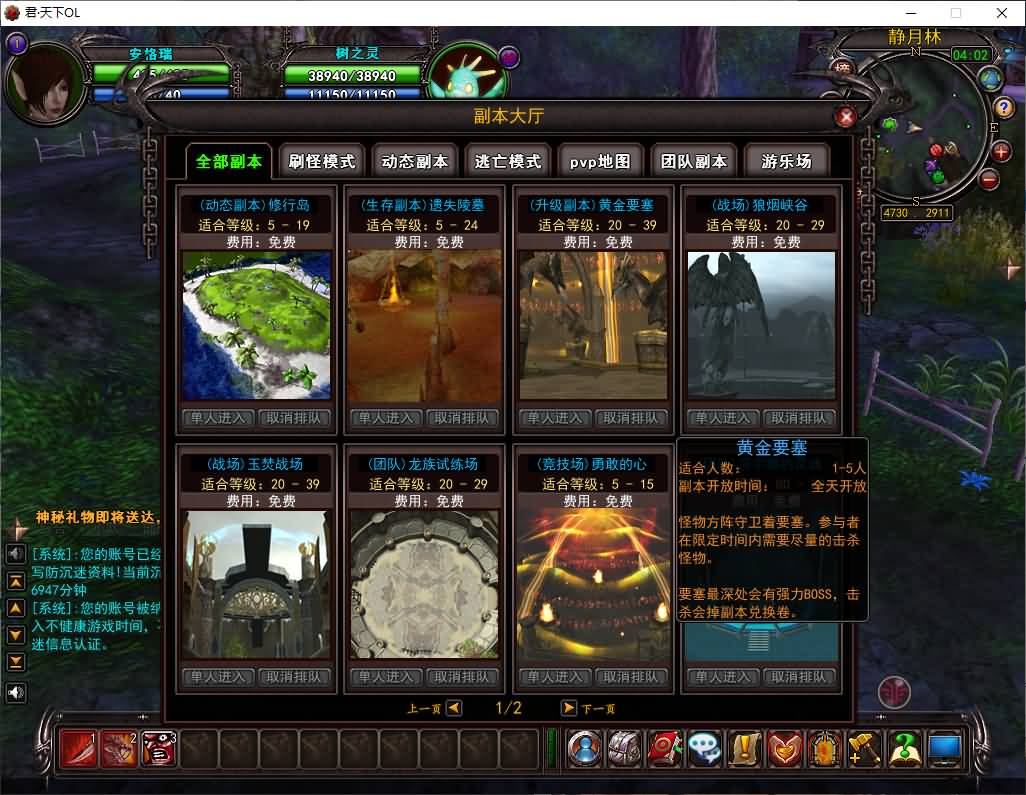
Task: Maximize the game window
Action: coord(955,13)
